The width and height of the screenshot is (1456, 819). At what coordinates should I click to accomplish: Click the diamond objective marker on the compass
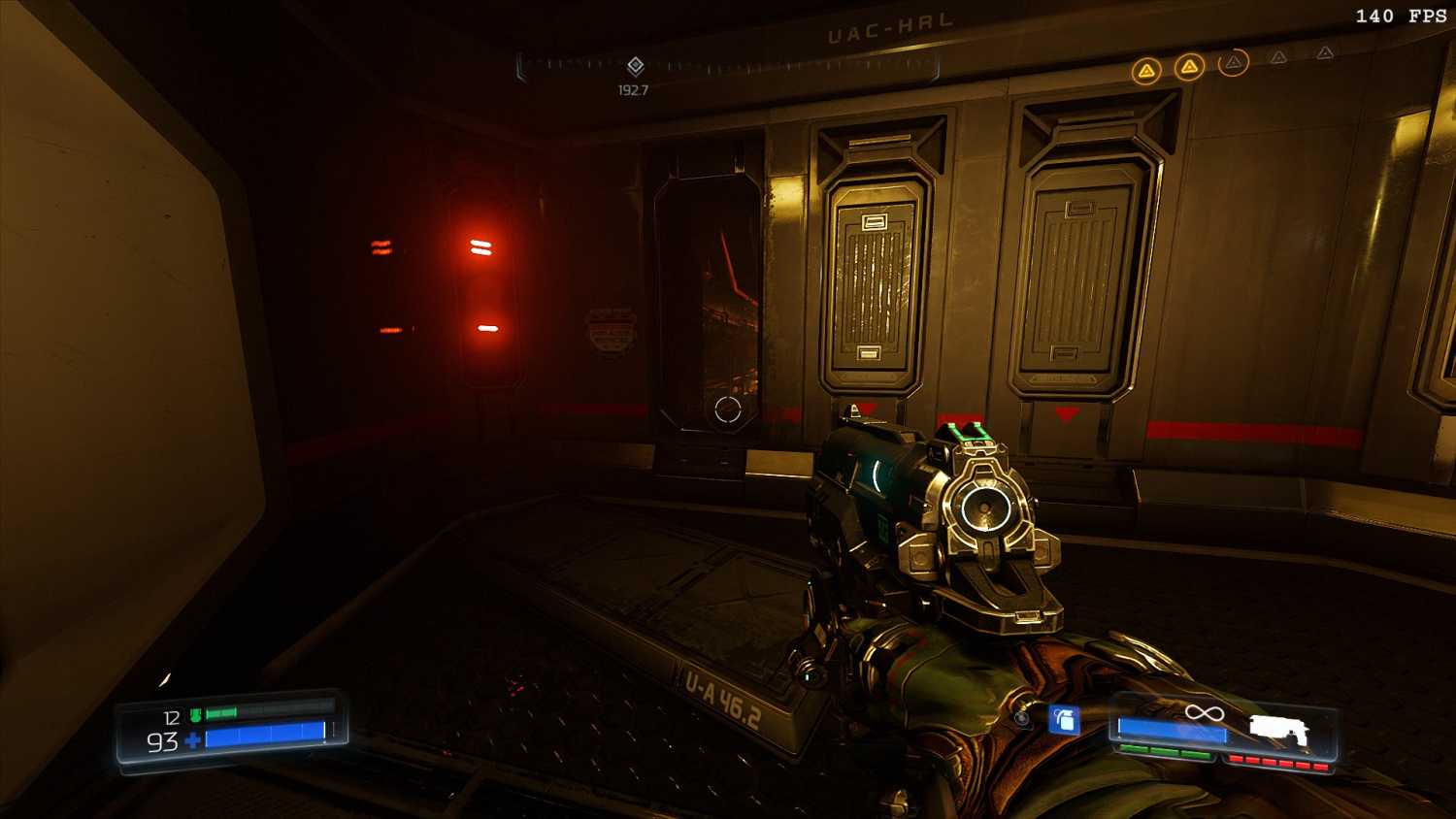tap(635, 66)
